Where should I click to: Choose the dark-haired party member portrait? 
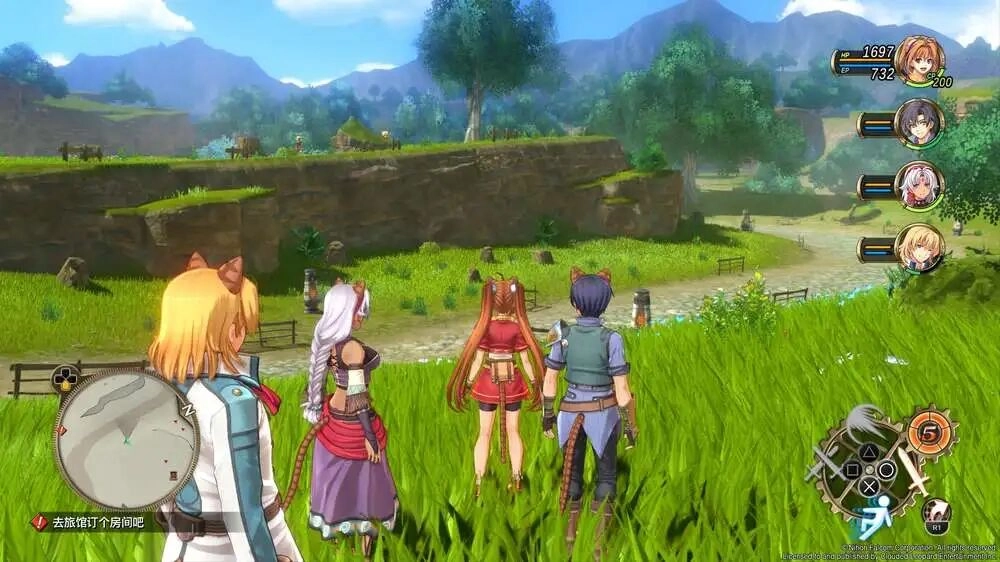(918, 123)
